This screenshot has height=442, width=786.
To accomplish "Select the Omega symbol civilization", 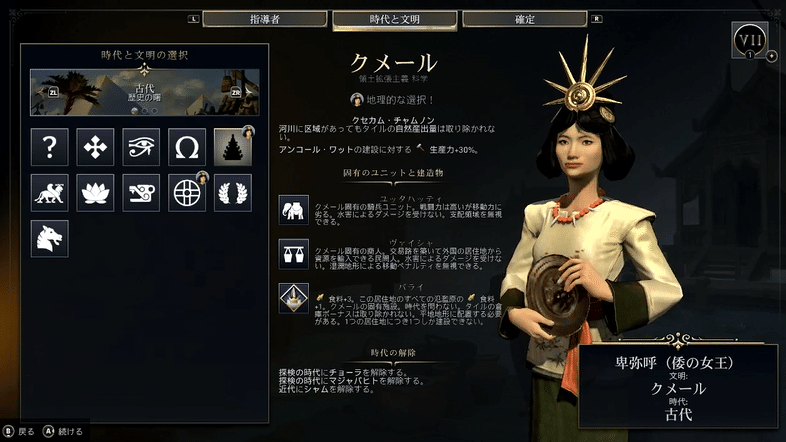I will click(187, 147).
